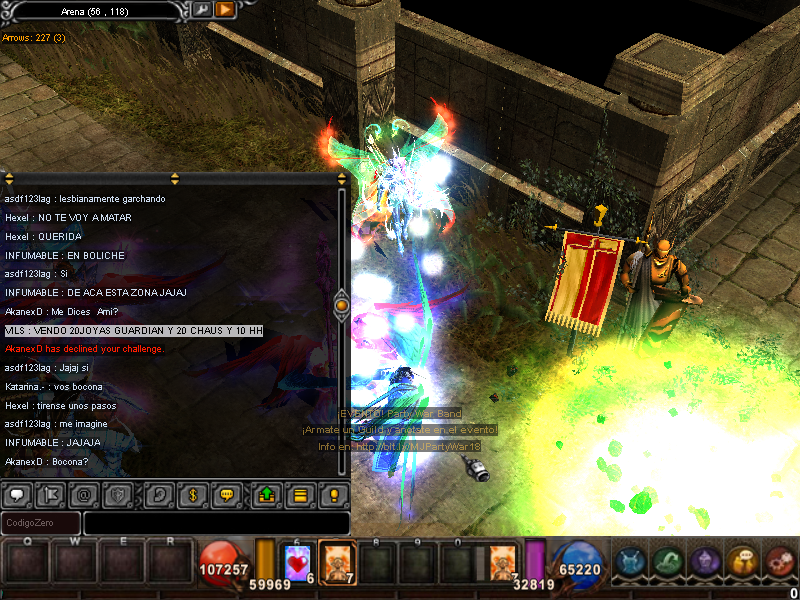Image resolution: width=800 pixels, height=600 pixels.
Task: Toggle the speech bubble chat filter
Action: pyautogui.click(x=17, y=494)
